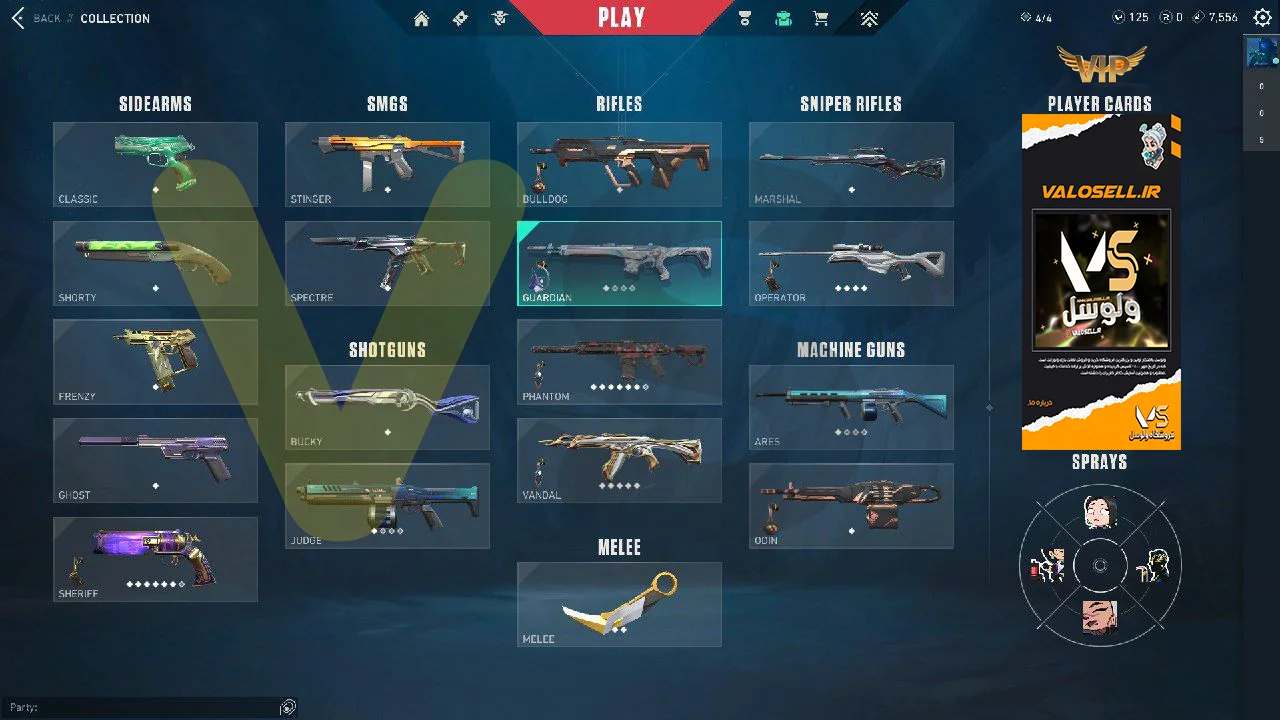Open the Operator sniper tile
Screen dimensions: 1280x720
click(851, 263)
